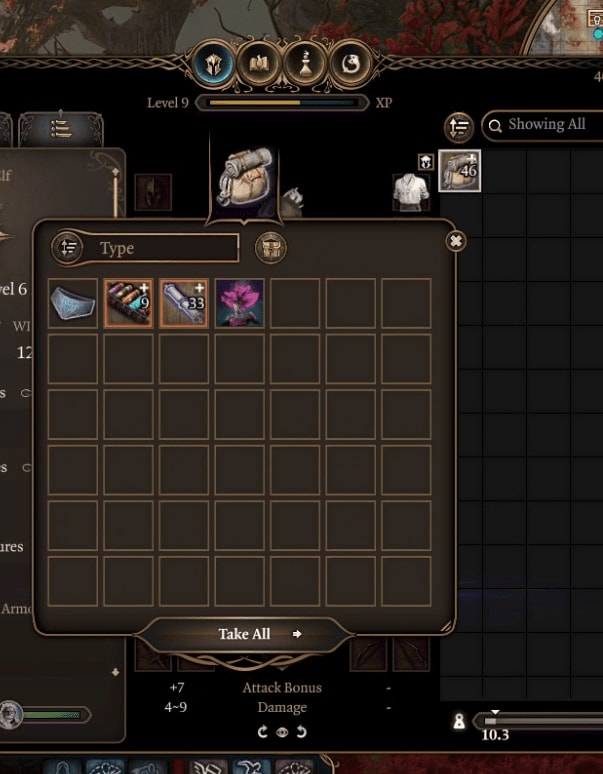Viewport: 603px width, 774px height.
Task: Close the container popup window
Action: (x=456, y=241)
